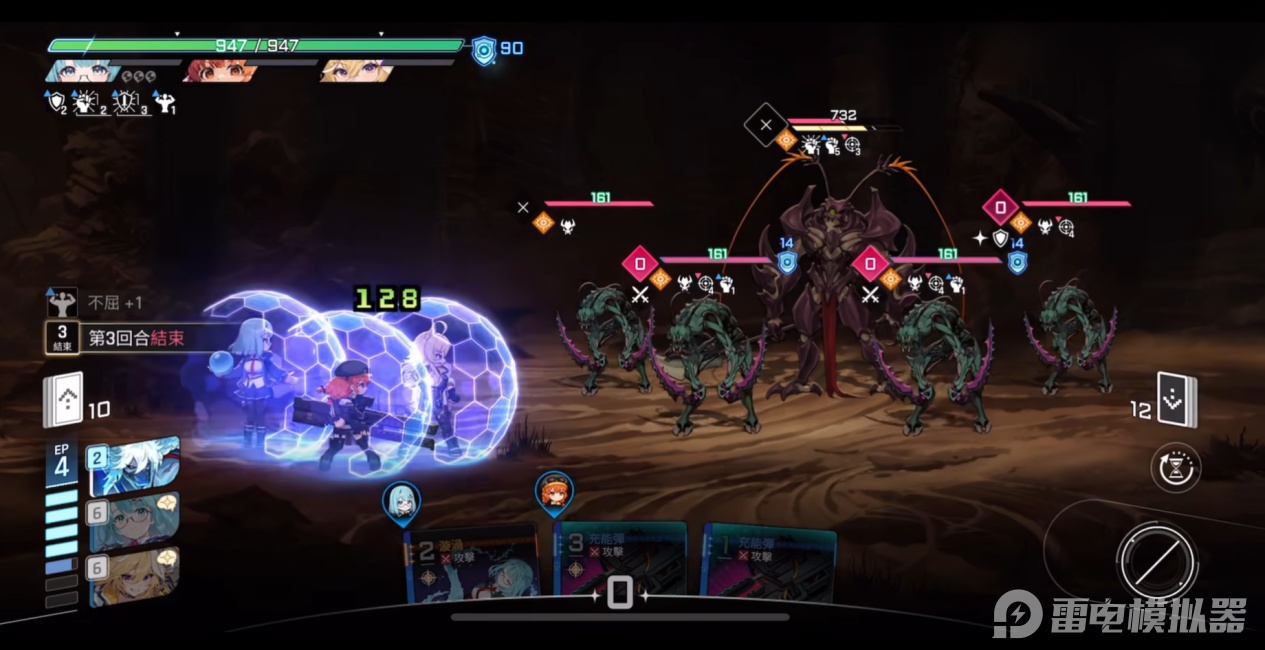This screenshot has height=650, width=1265.
Task: View the discard pile showing 12 cards
Action: coord(1176,400)
